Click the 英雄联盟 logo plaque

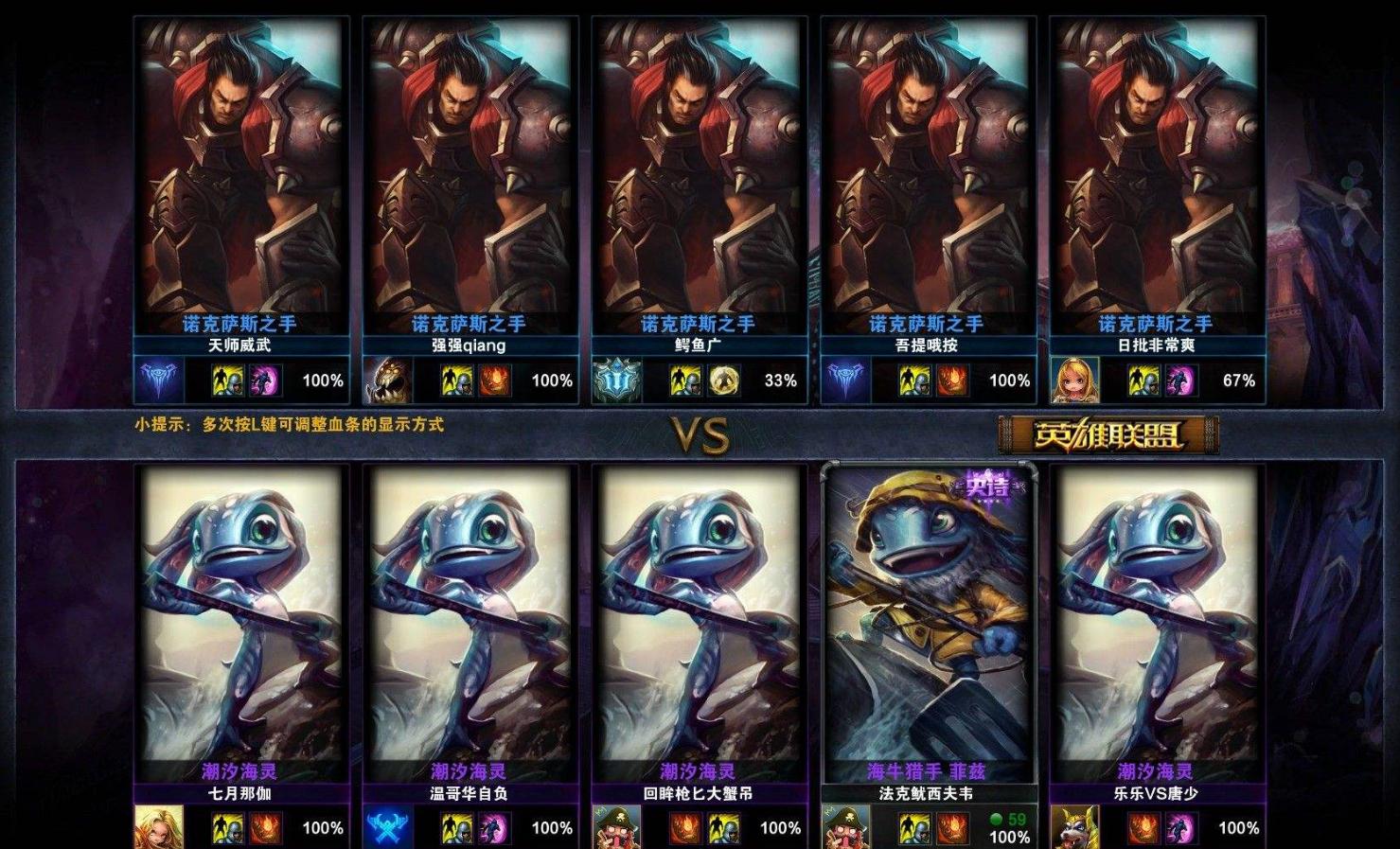(1108, 435)
